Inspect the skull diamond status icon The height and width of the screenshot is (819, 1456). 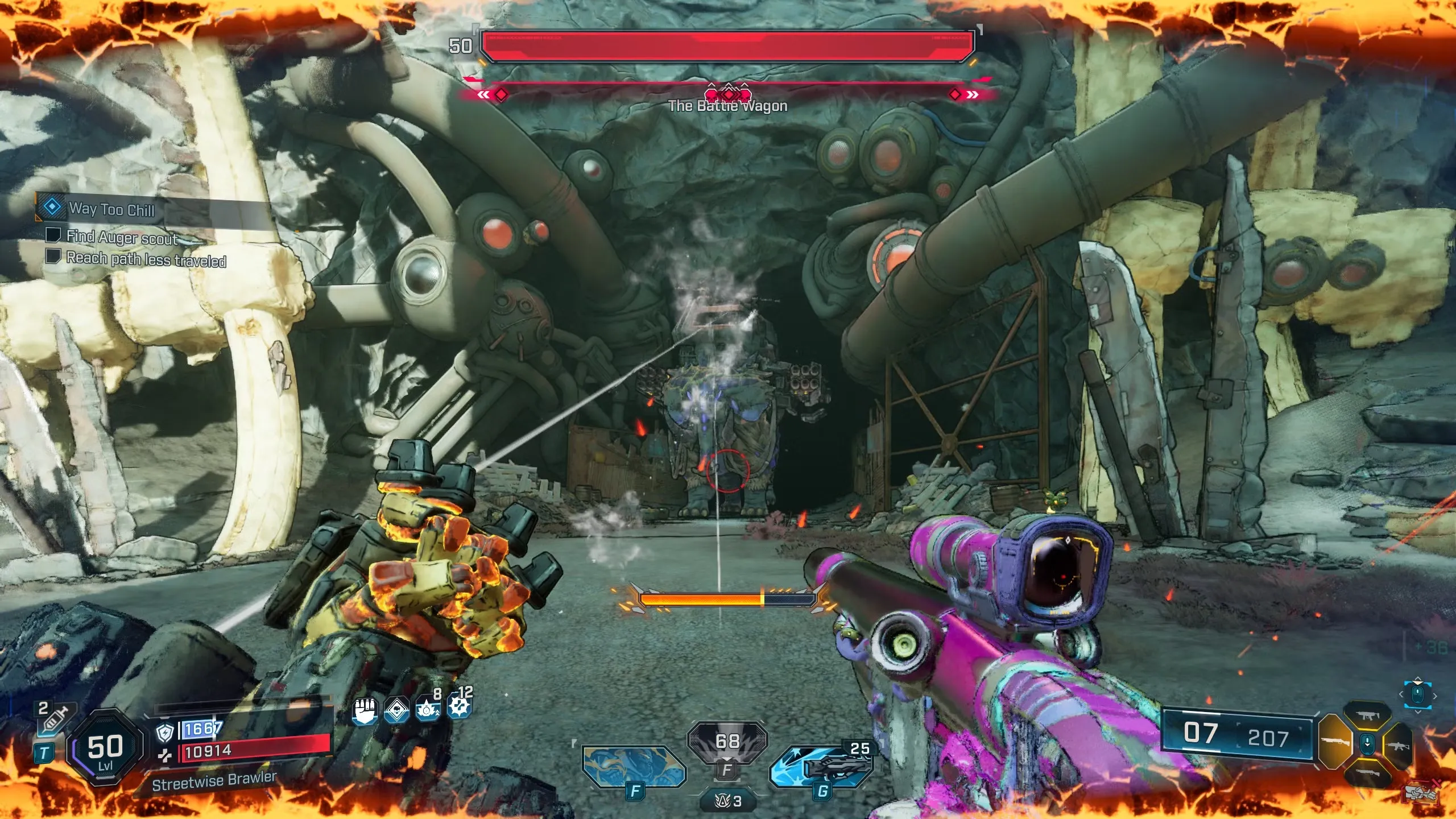coord(396,711)
